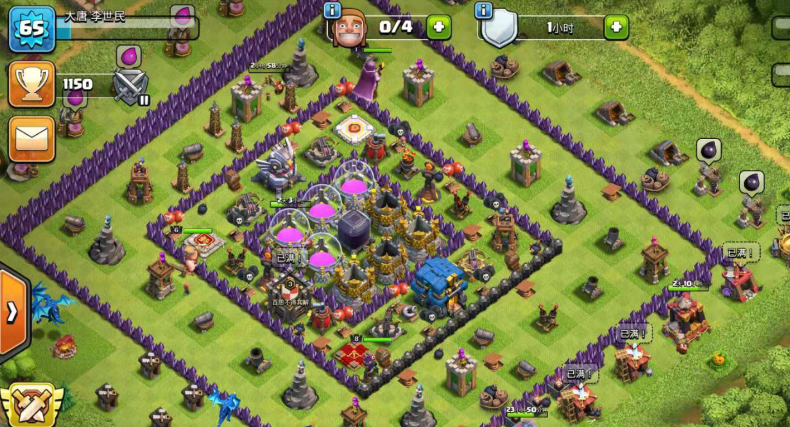Image resolution: width=790 pixels, height=427 pixels.
Task: Open the trophy league button
Action: 31,84
